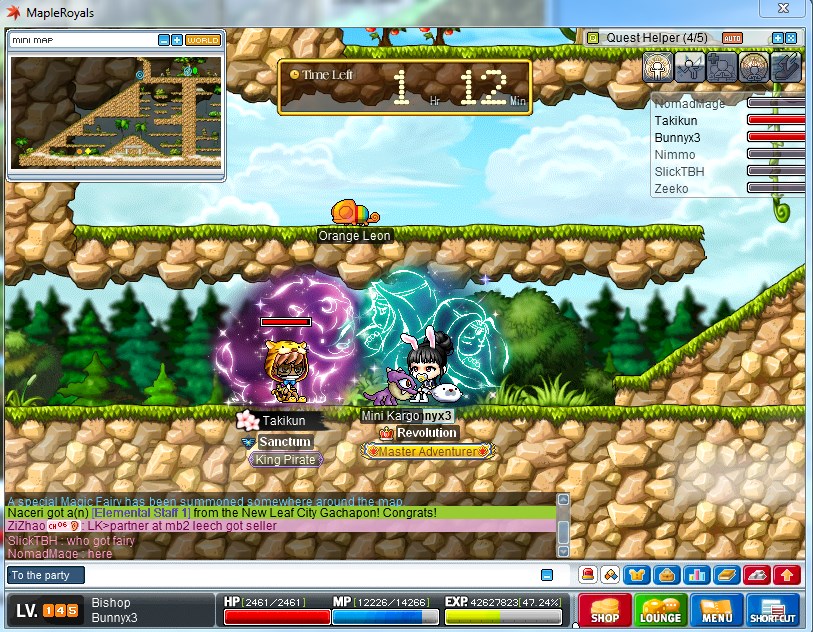Expand the mini map with plus button

pos(177,40)
